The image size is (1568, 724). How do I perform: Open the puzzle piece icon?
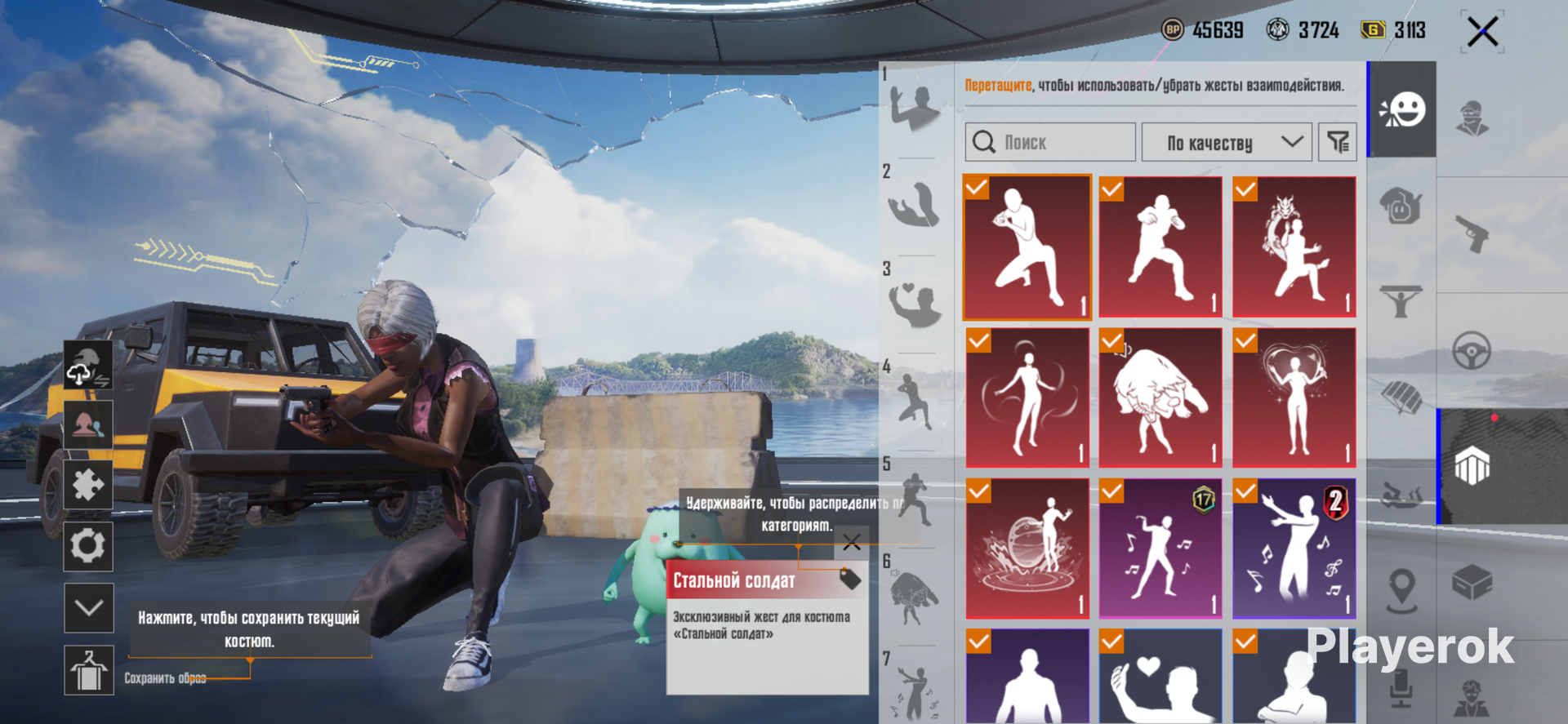[88, 485]
